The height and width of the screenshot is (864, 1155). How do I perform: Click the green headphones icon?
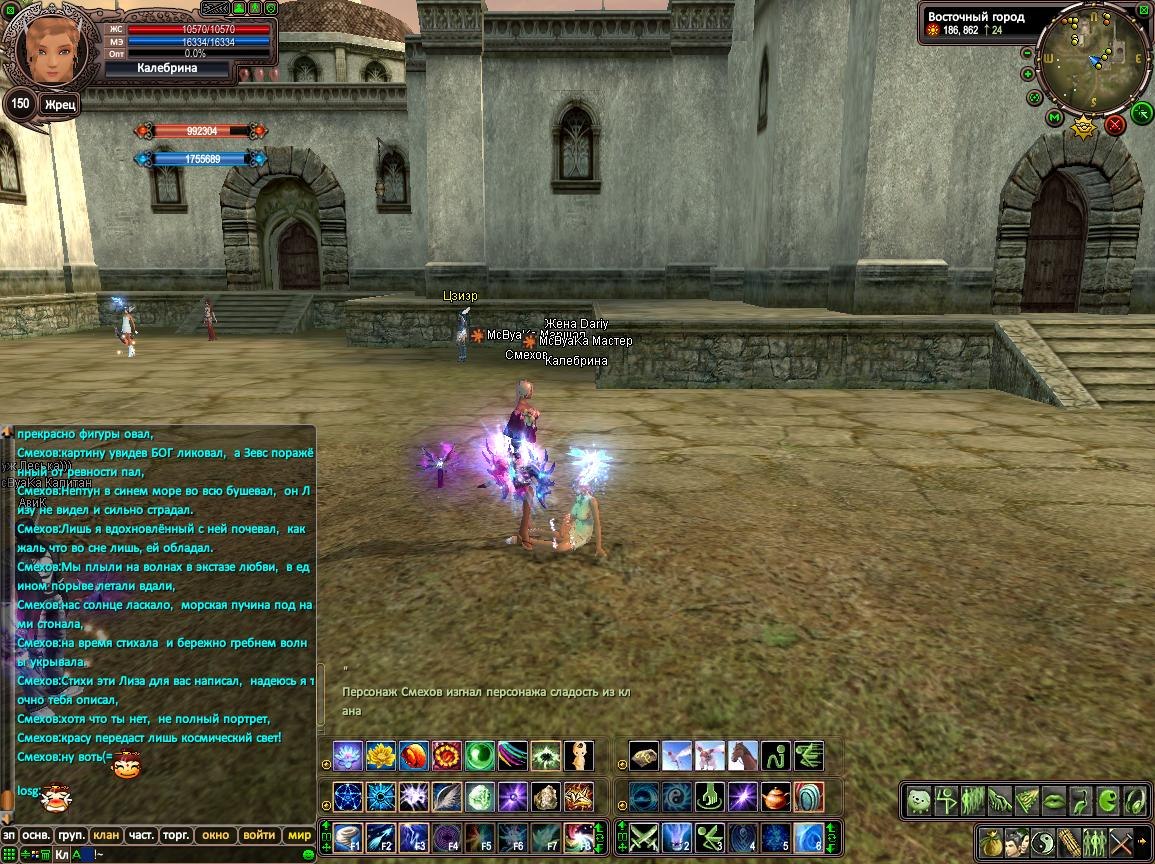1135,801
